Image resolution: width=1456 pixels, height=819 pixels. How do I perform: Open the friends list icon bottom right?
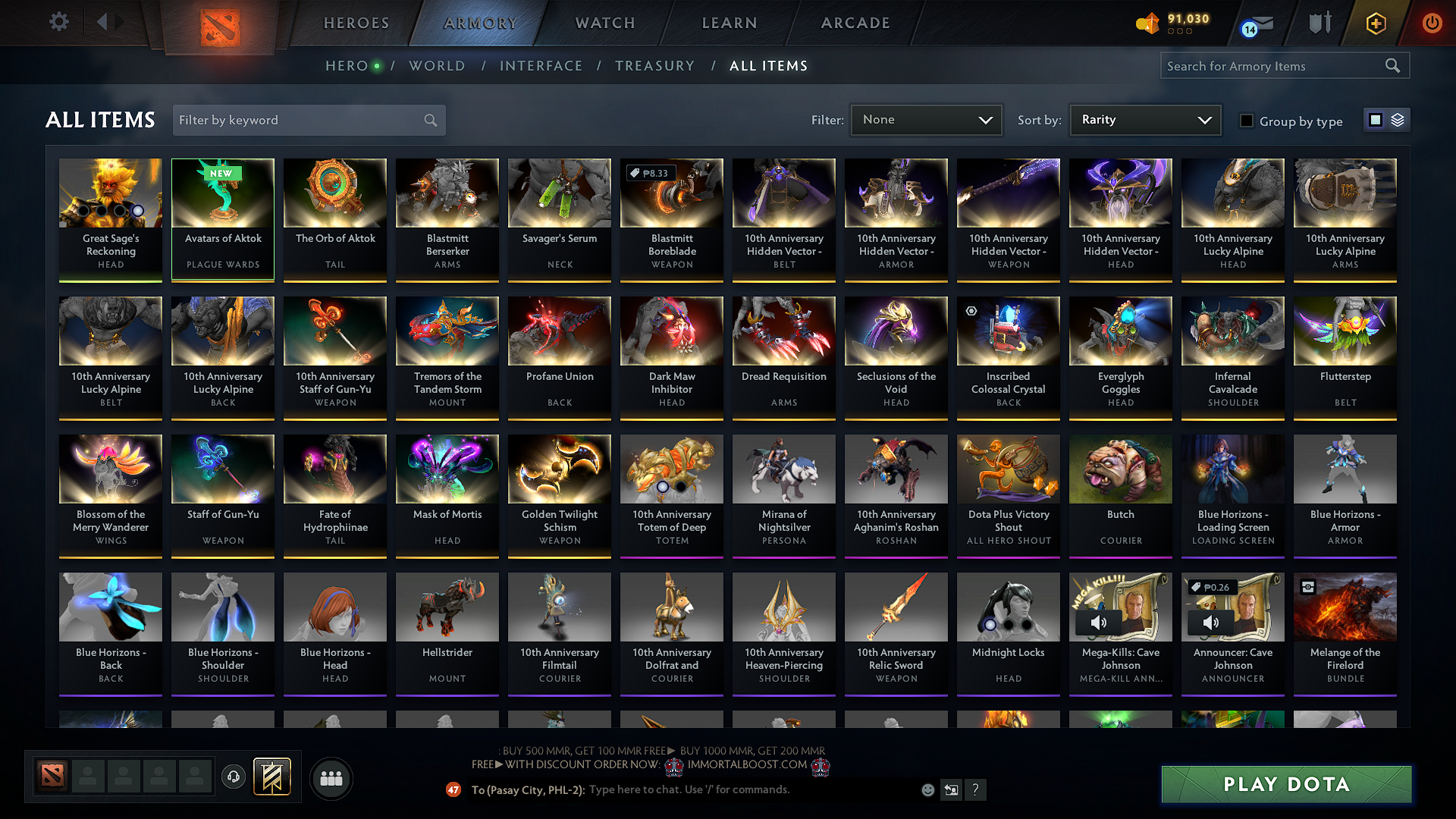coord(332,778)
